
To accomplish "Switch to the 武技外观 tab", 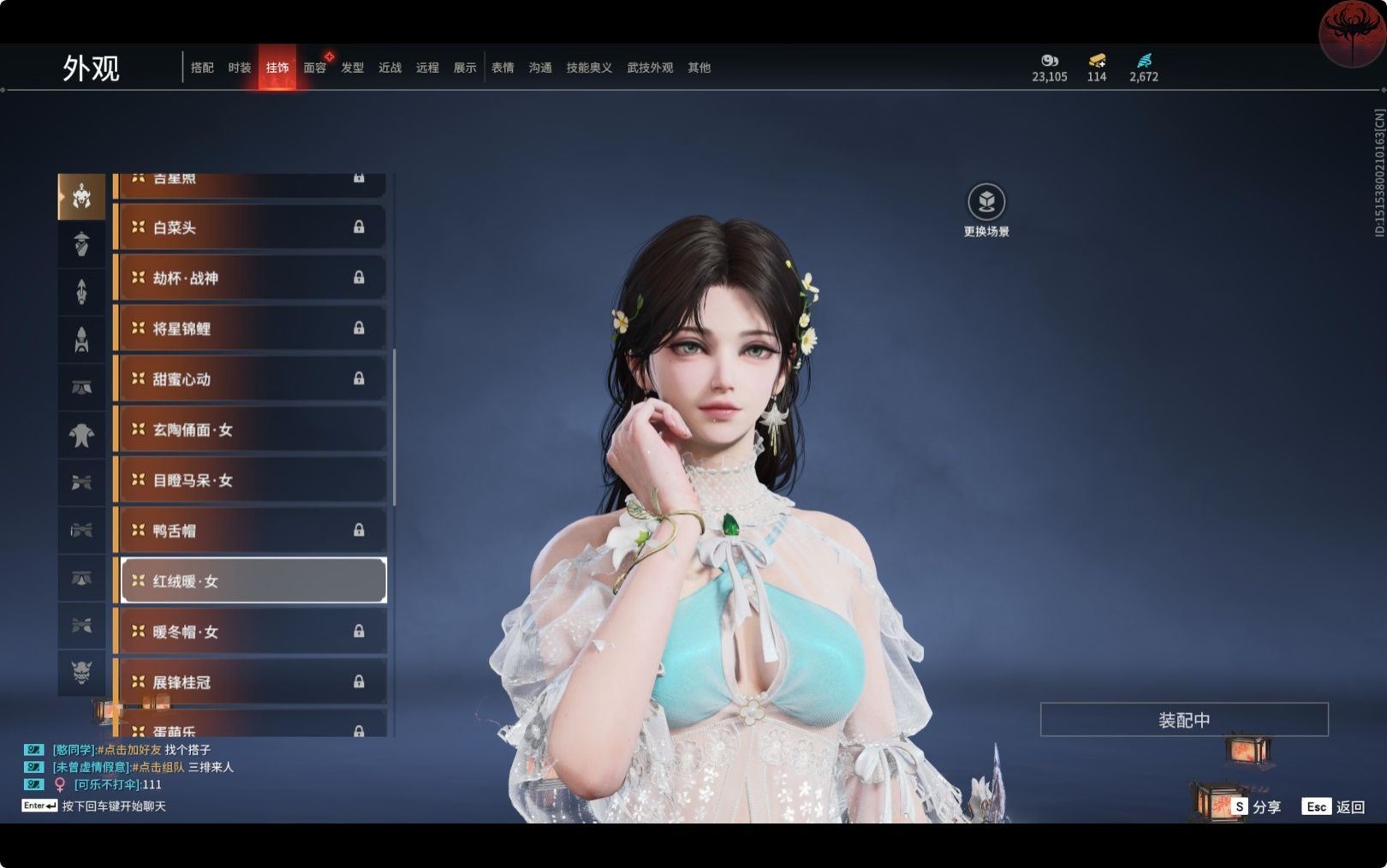I will click(650, 68).
